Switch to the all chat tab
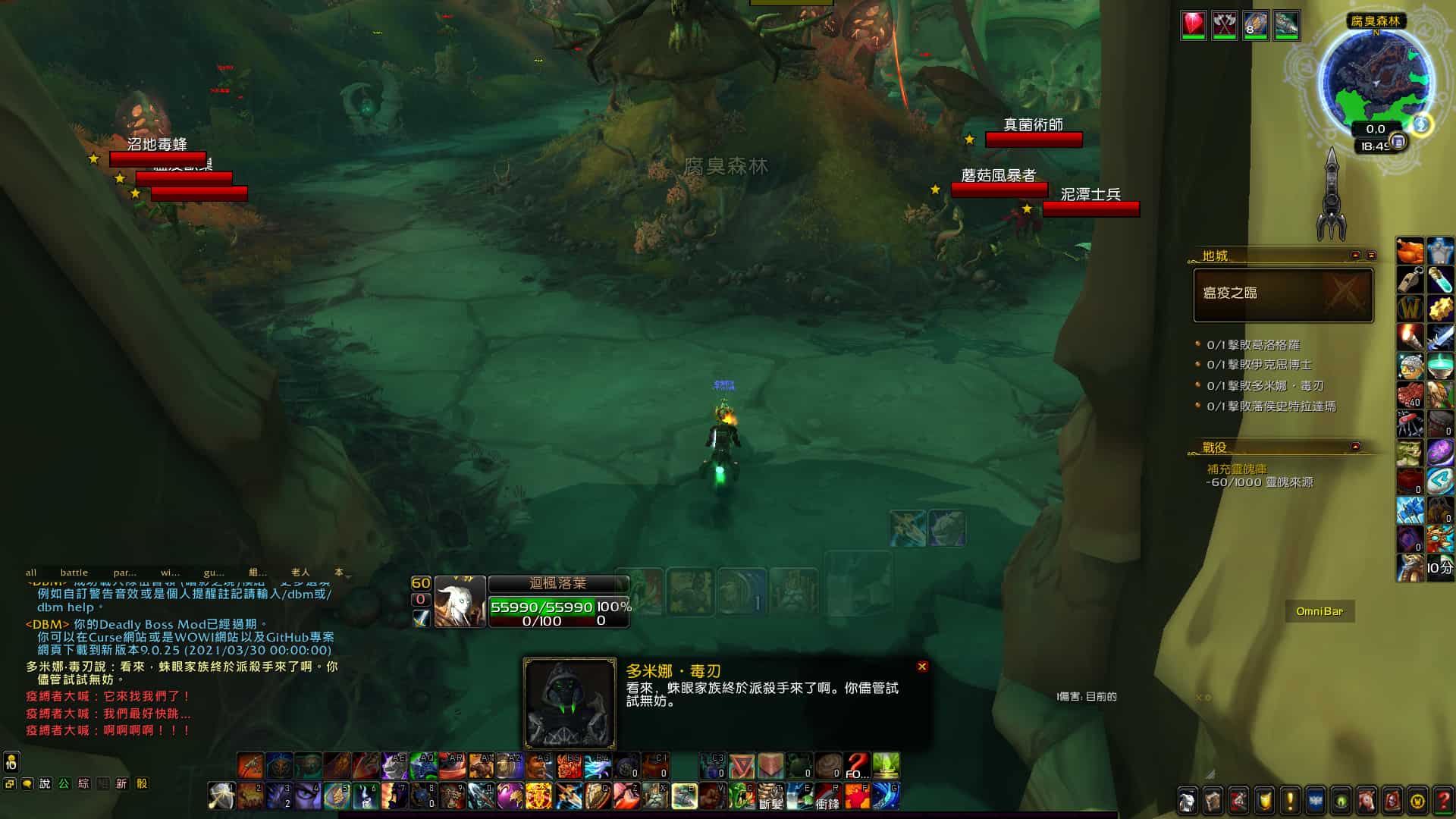Image resolution: width=1456 pixels, height=819 pixels. (x=31, y=573)
